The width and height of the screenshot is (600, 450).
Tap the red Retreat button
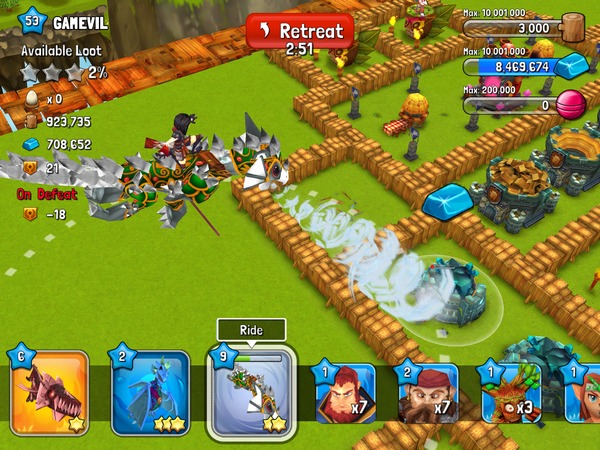[300, 32]
